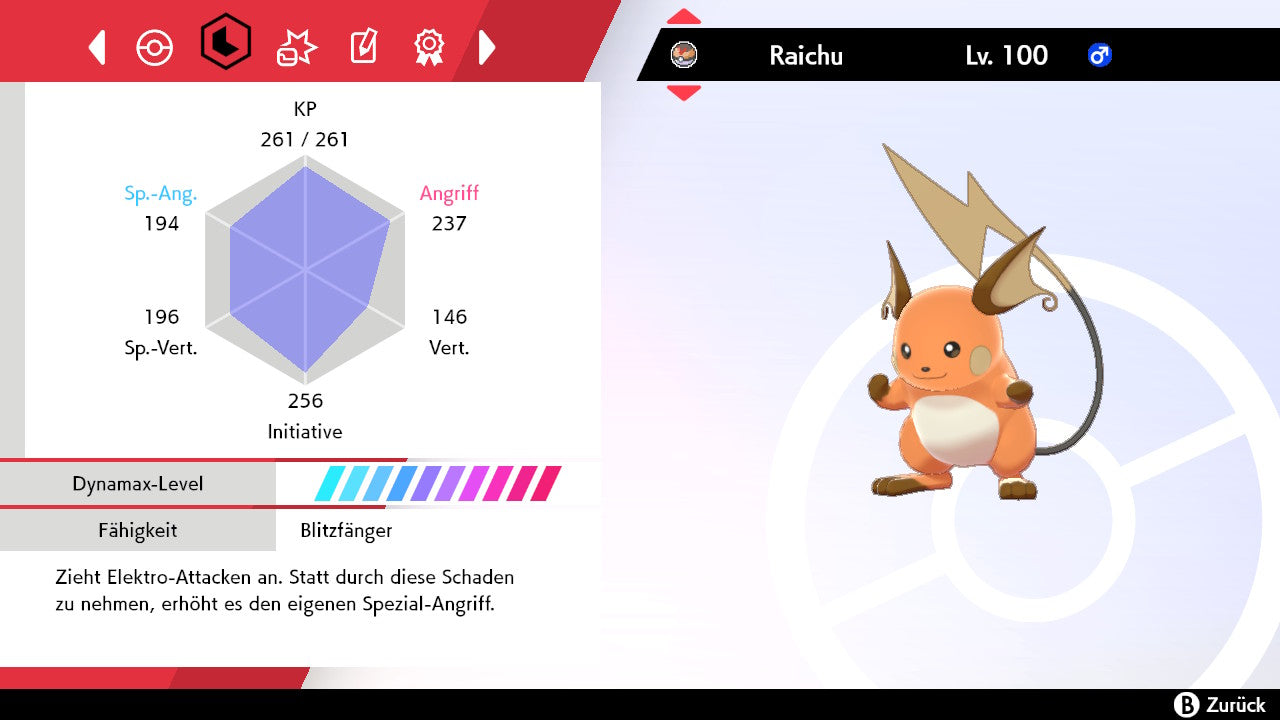Open the ribbons tab
Viewport: 1280px width, 720px height.
(429, 46)
